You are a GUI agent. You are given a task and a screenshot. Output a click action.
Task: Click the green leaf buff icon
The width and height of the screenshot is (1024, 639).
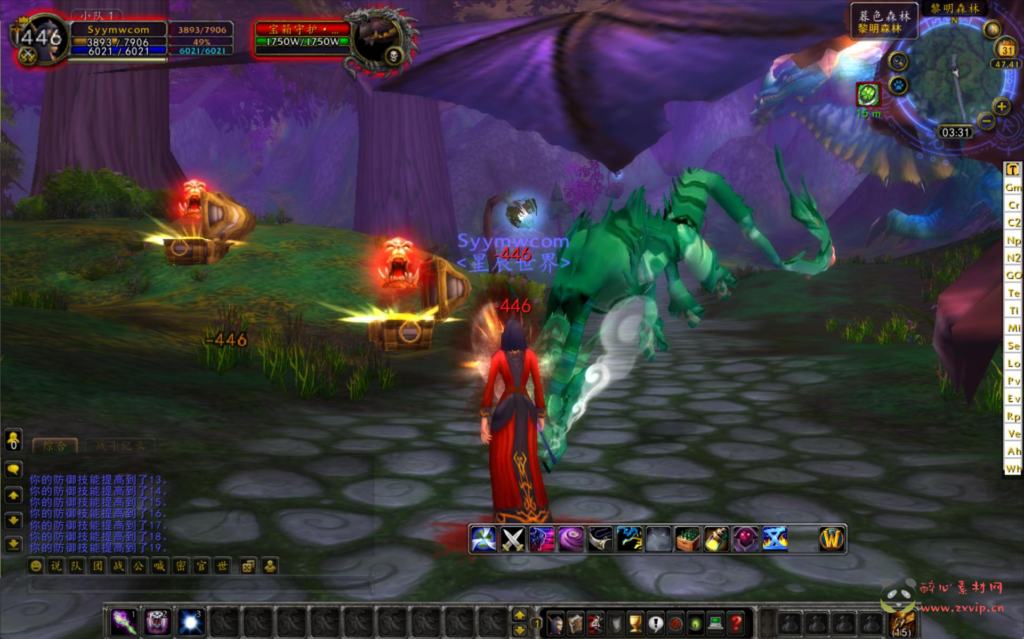tap(868, 94)
